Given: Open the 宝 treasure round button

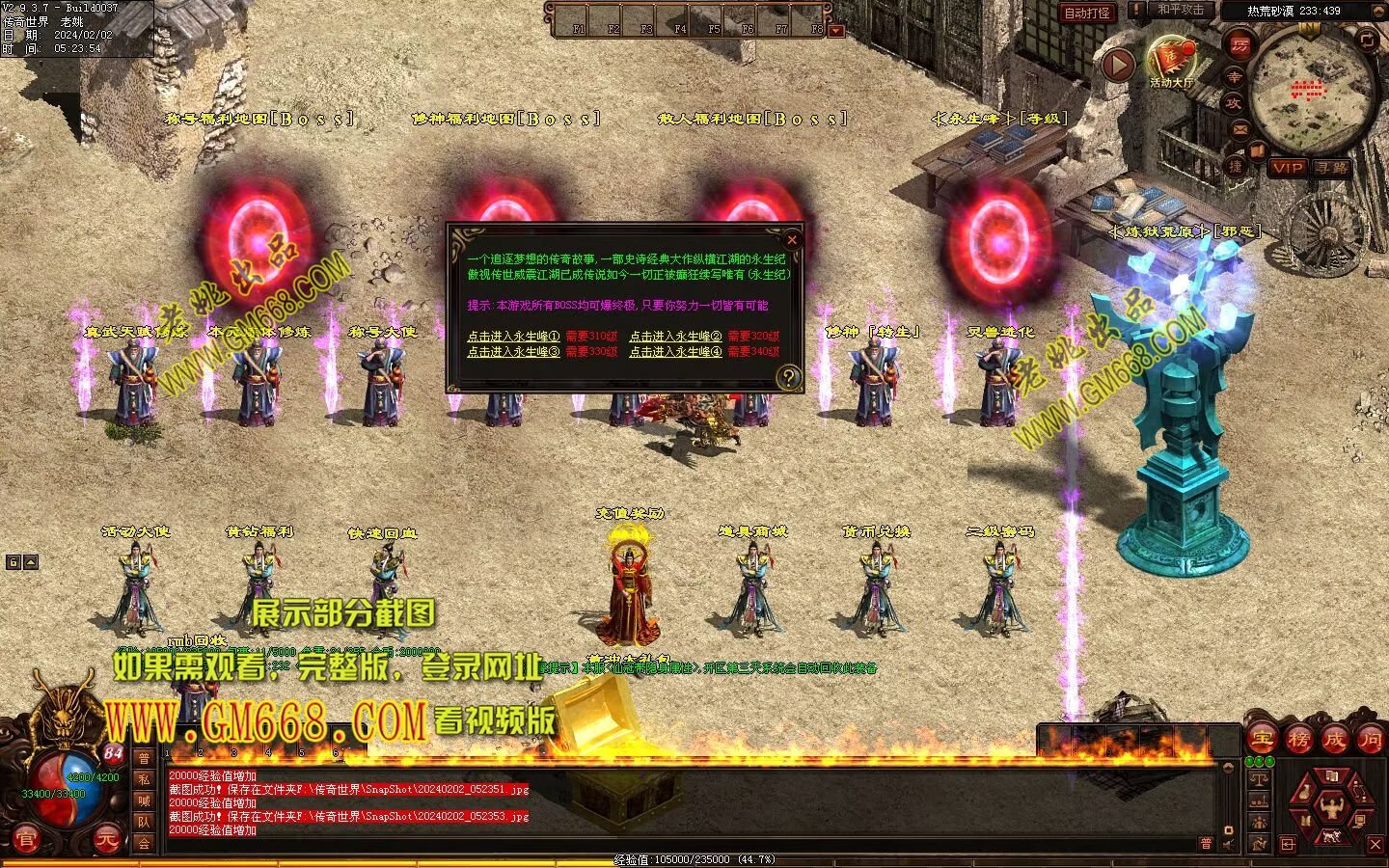Looking at the screenshot, I should (1262, 740).
